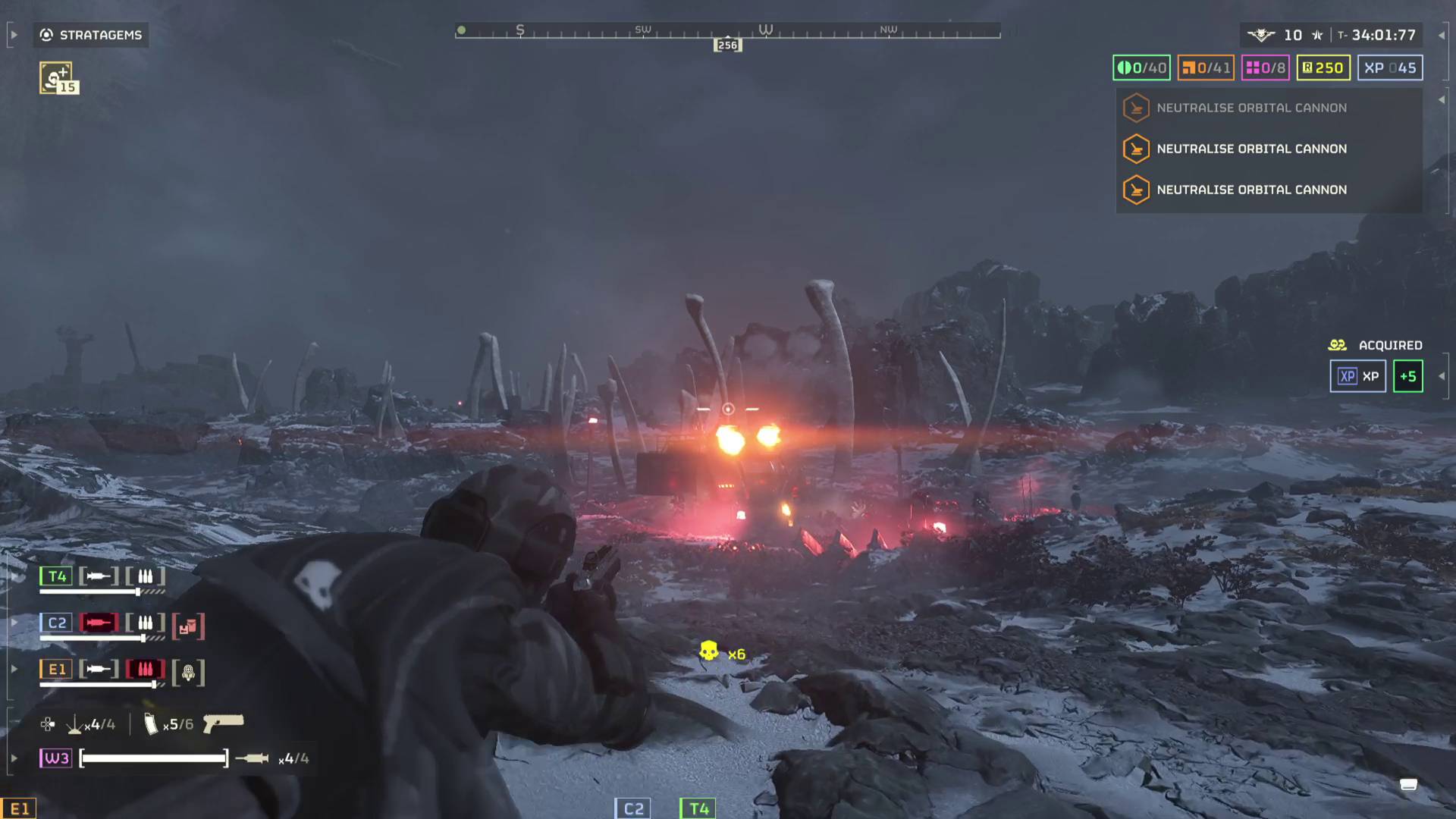Viewport: 1456px width, 819px height.
Task: Click the +5 acquired XP button
Action: tap(1409, 376)
